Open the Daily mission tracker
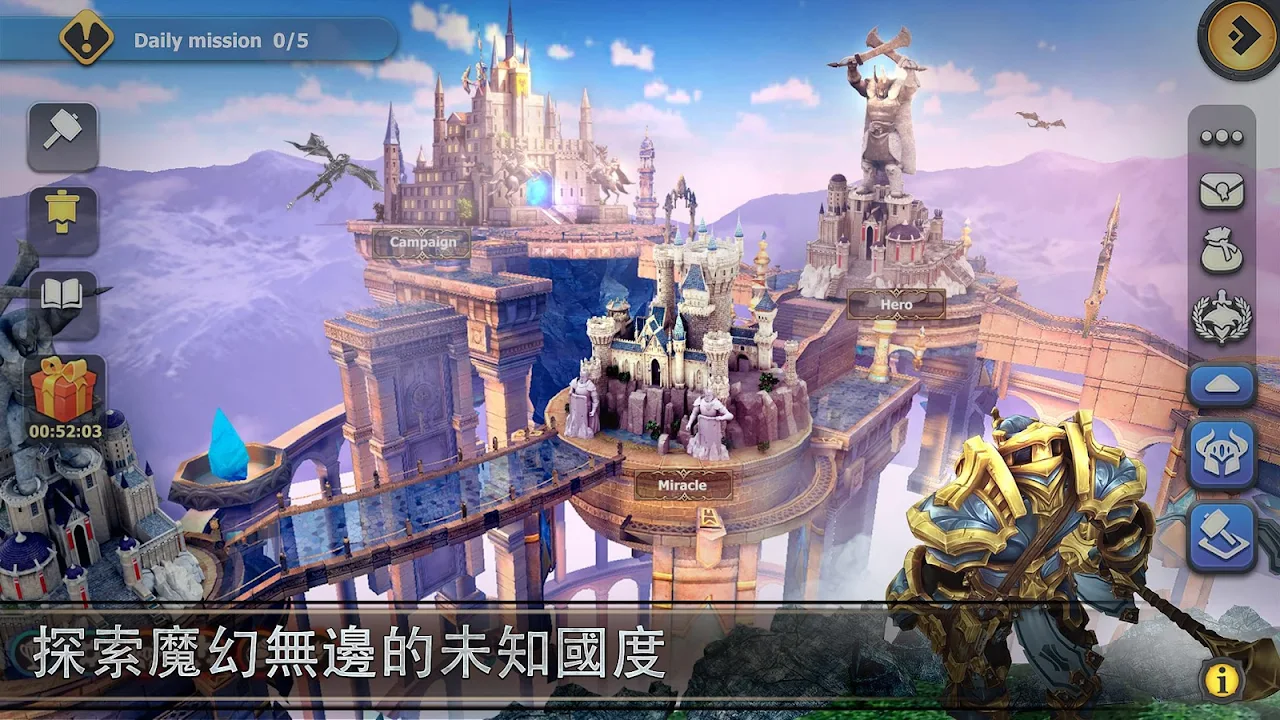The width and height of the screenshot is (1280, 720). (200, 40)
